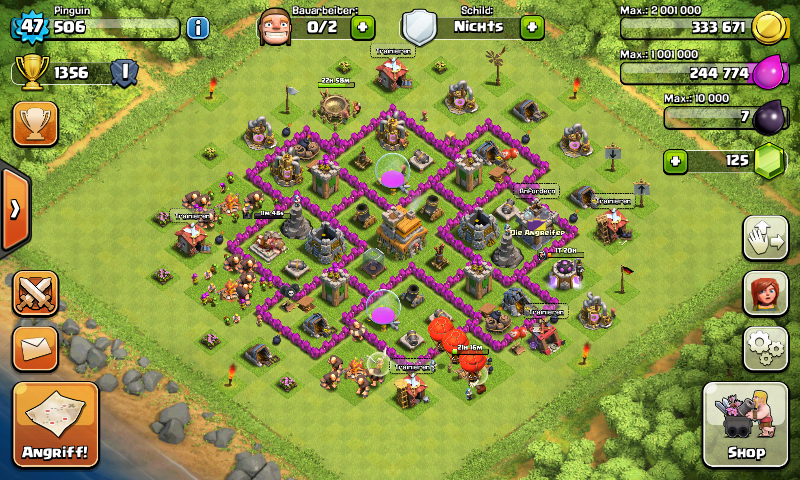The width and height of the screenshot is (800, 480).
Task: Open the trophy rankings button
Action: click(35, 123)
